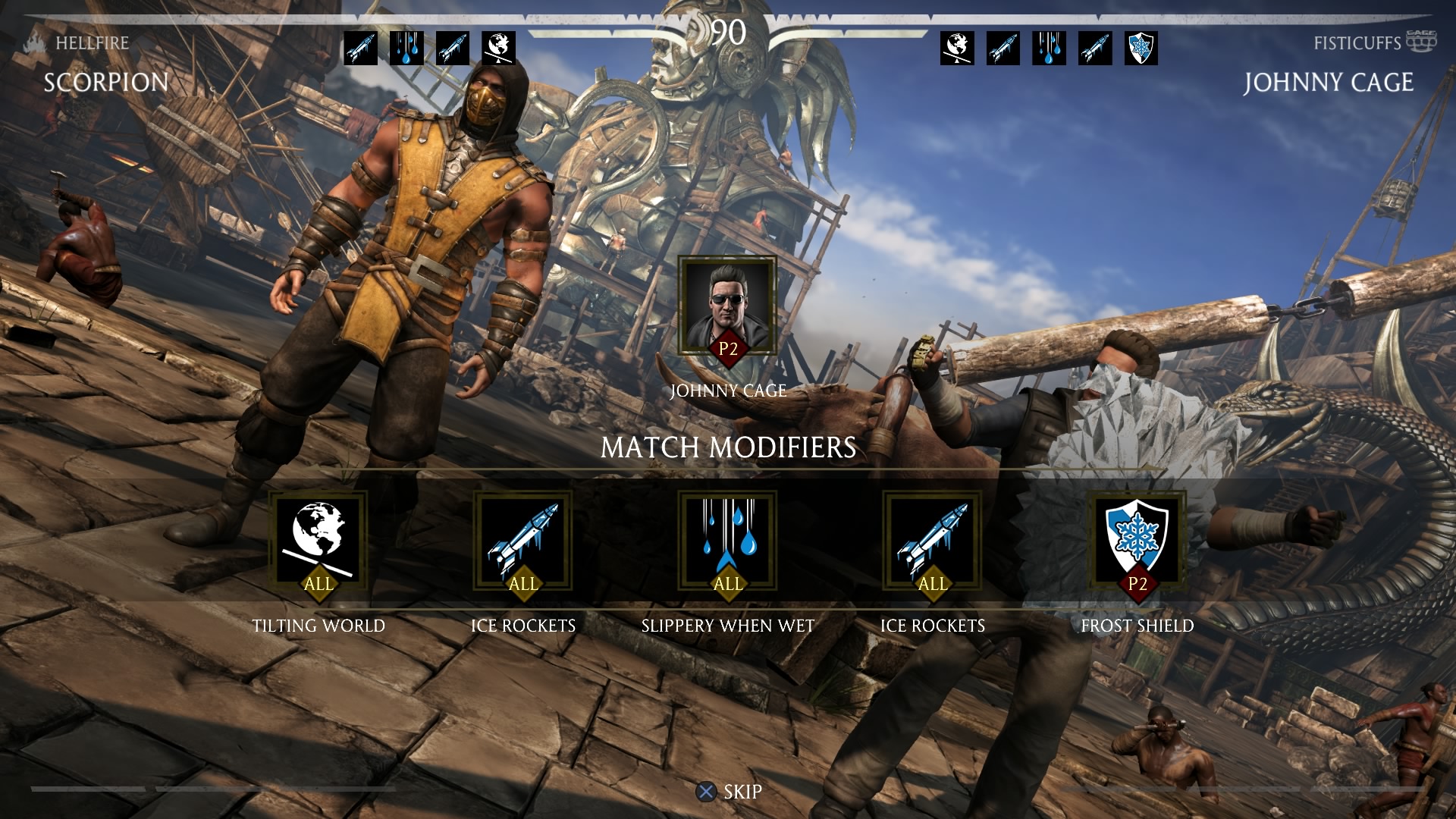
Task: Select Johnny Cage's small globe icon in top HUD
Action: pos(957,48)
